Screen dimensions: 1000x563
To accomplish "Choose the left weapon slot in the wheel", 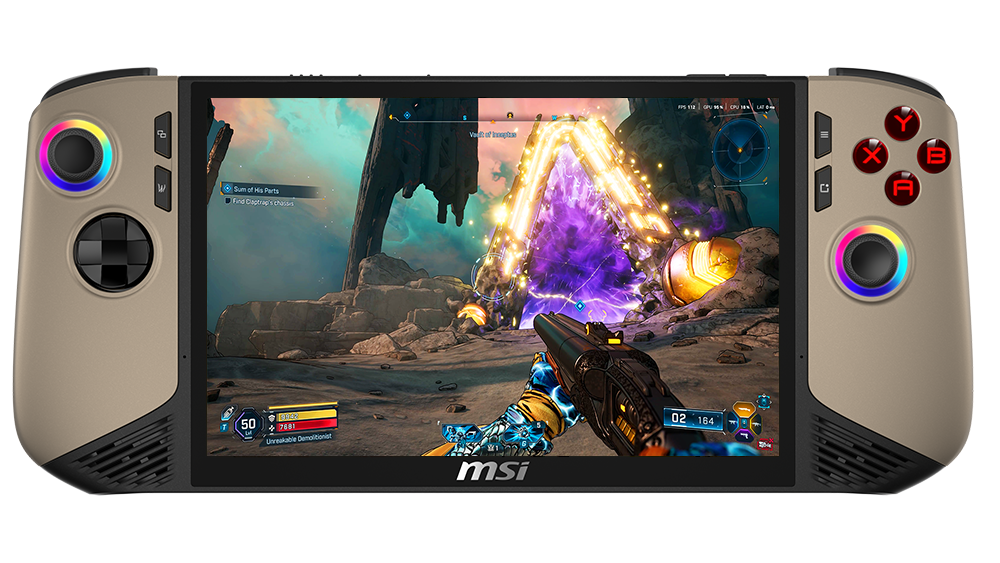I will [x=731, y=422].
